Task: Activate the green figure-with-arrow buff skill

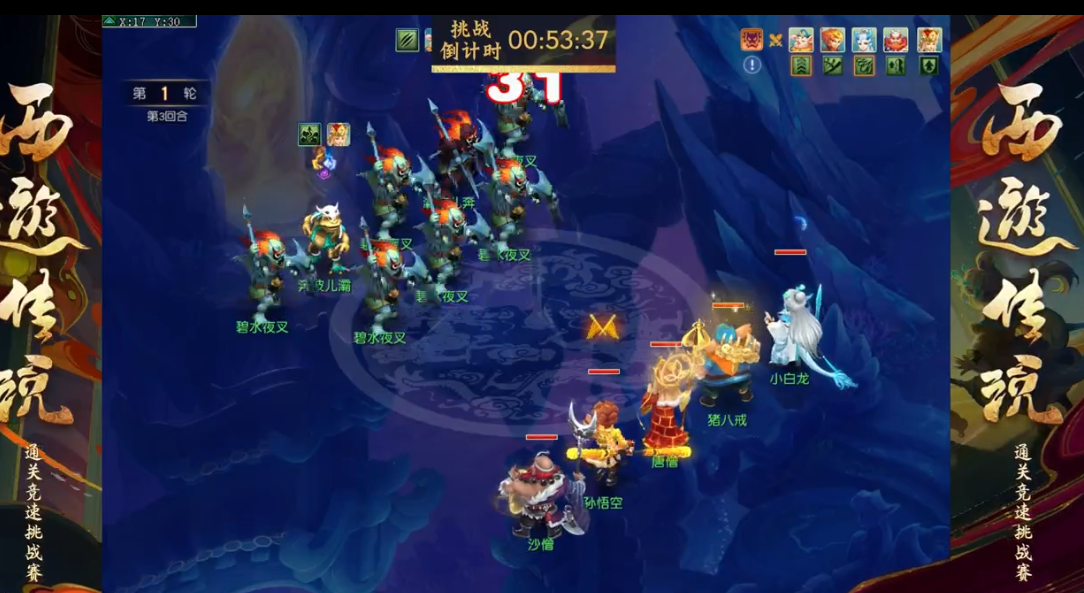Action: point(896,66)
